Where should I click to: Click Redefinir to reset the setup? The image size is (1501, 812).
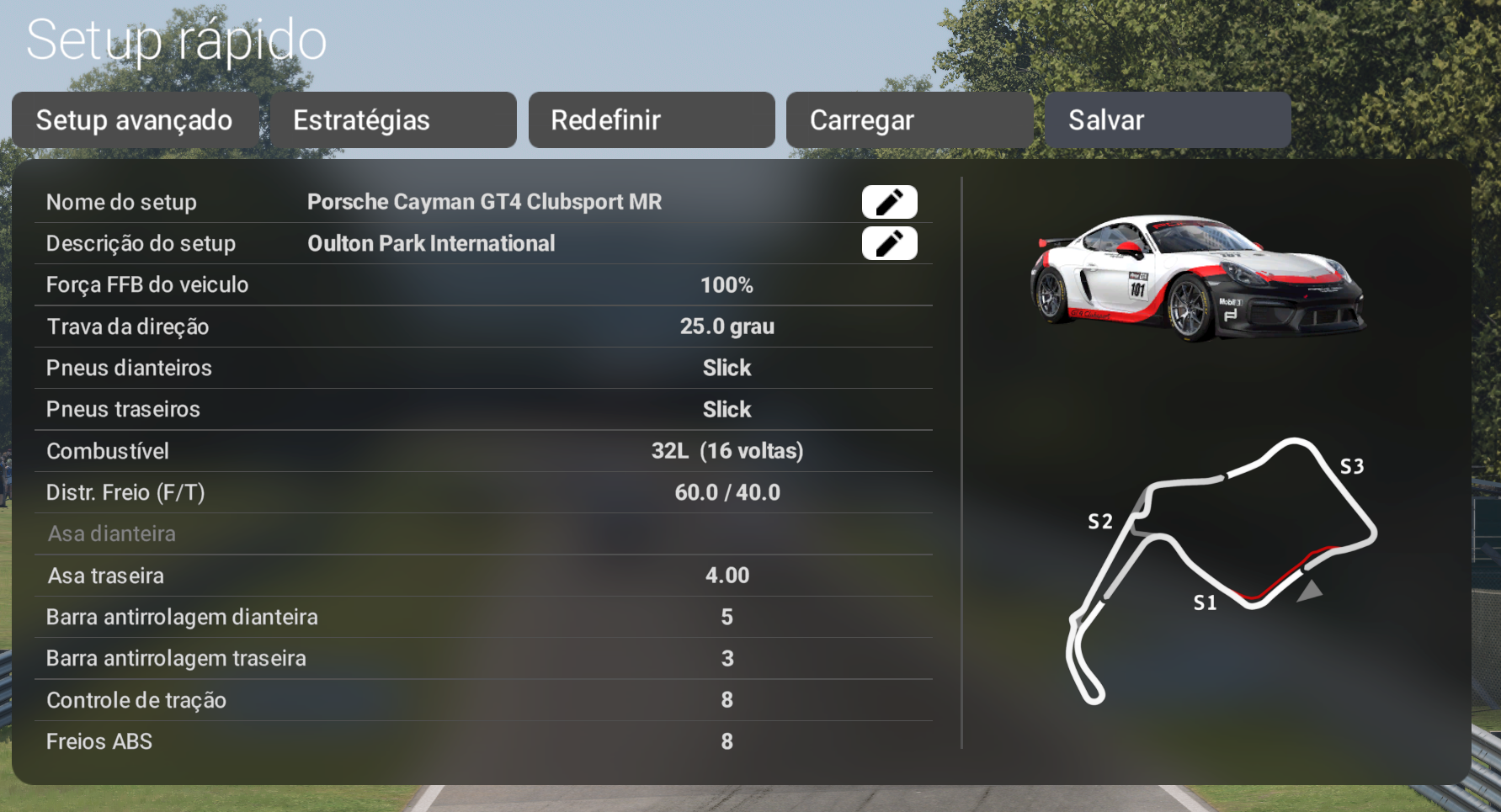click(x=652, y=120)
